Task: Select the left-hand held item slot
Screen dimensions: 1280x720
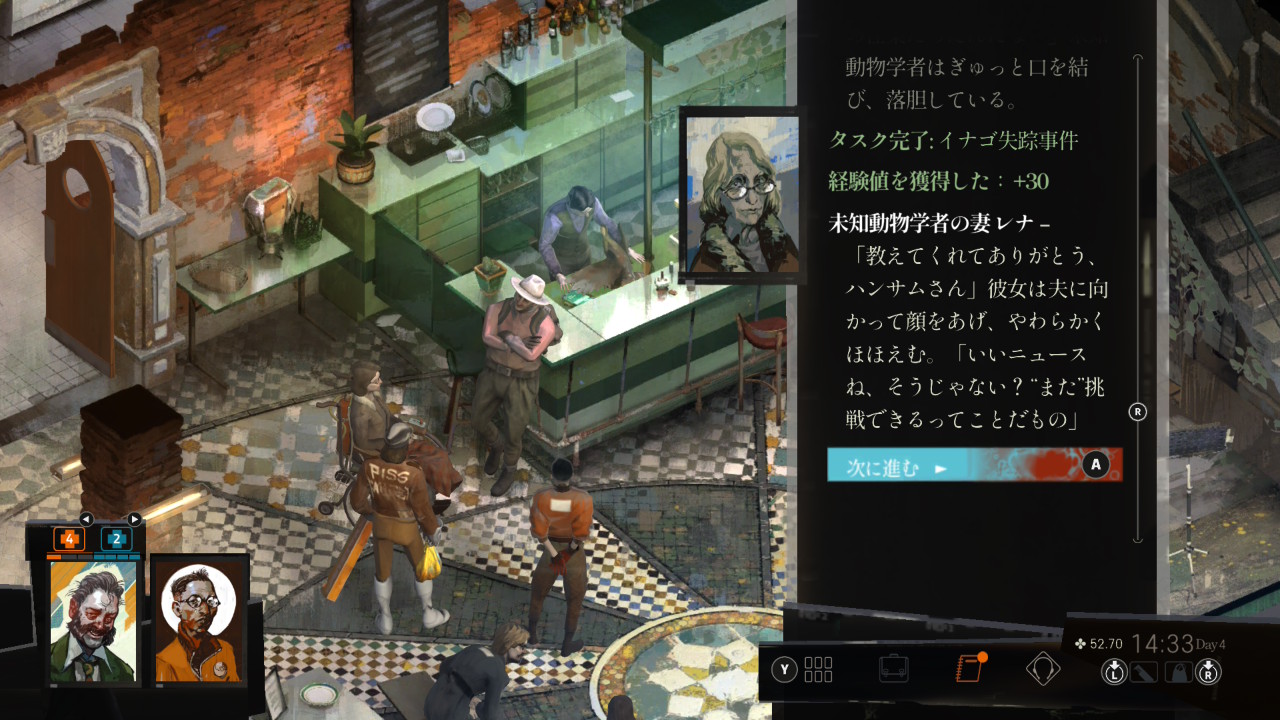Action: [1143, 671]
